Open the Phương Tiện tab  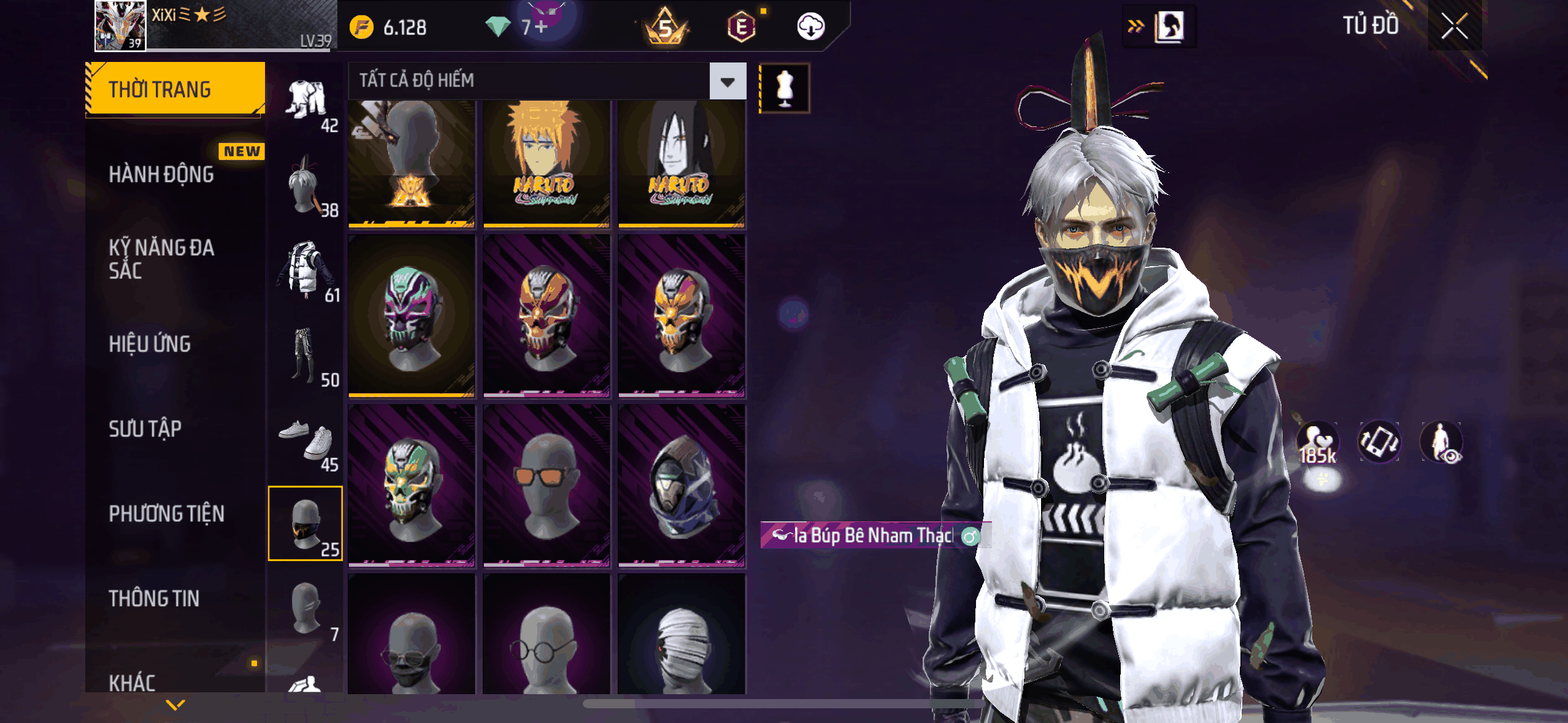tap(166, 514)
